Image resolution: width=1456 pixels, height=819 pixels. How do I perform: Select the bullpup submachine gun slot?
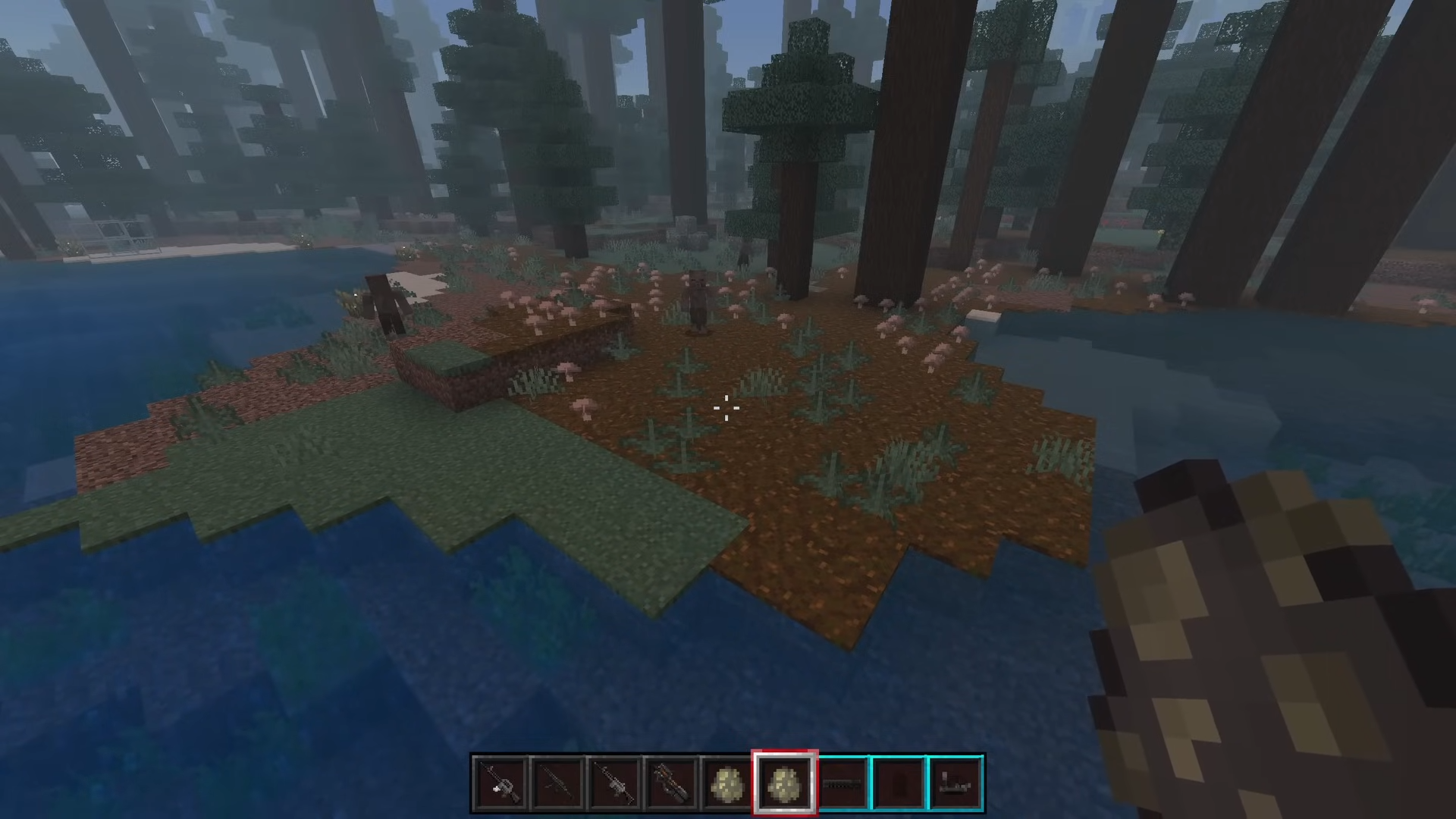[x=671, y=783]
